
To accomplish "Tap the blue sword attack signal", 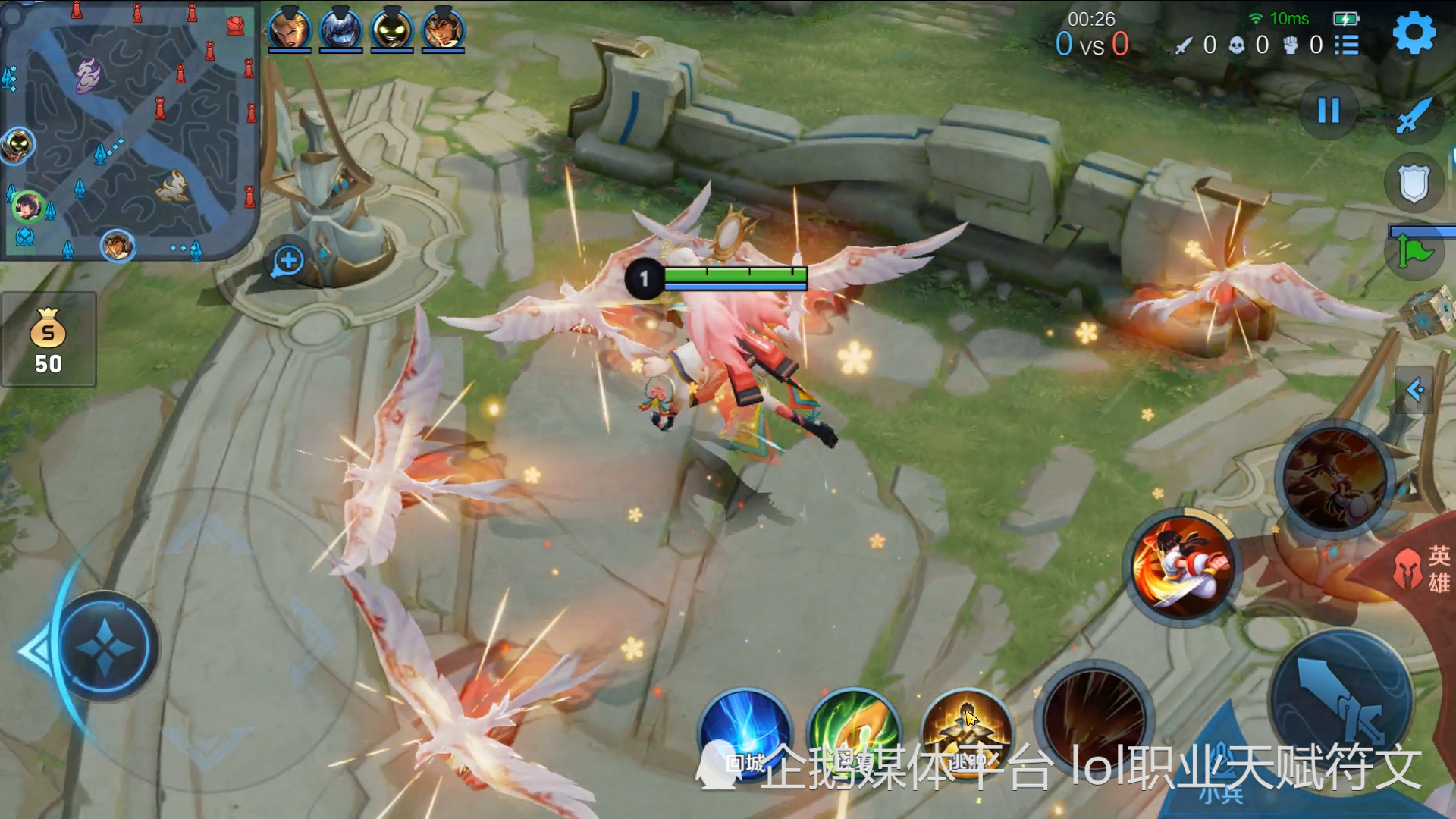I will tap(1414, 116).
